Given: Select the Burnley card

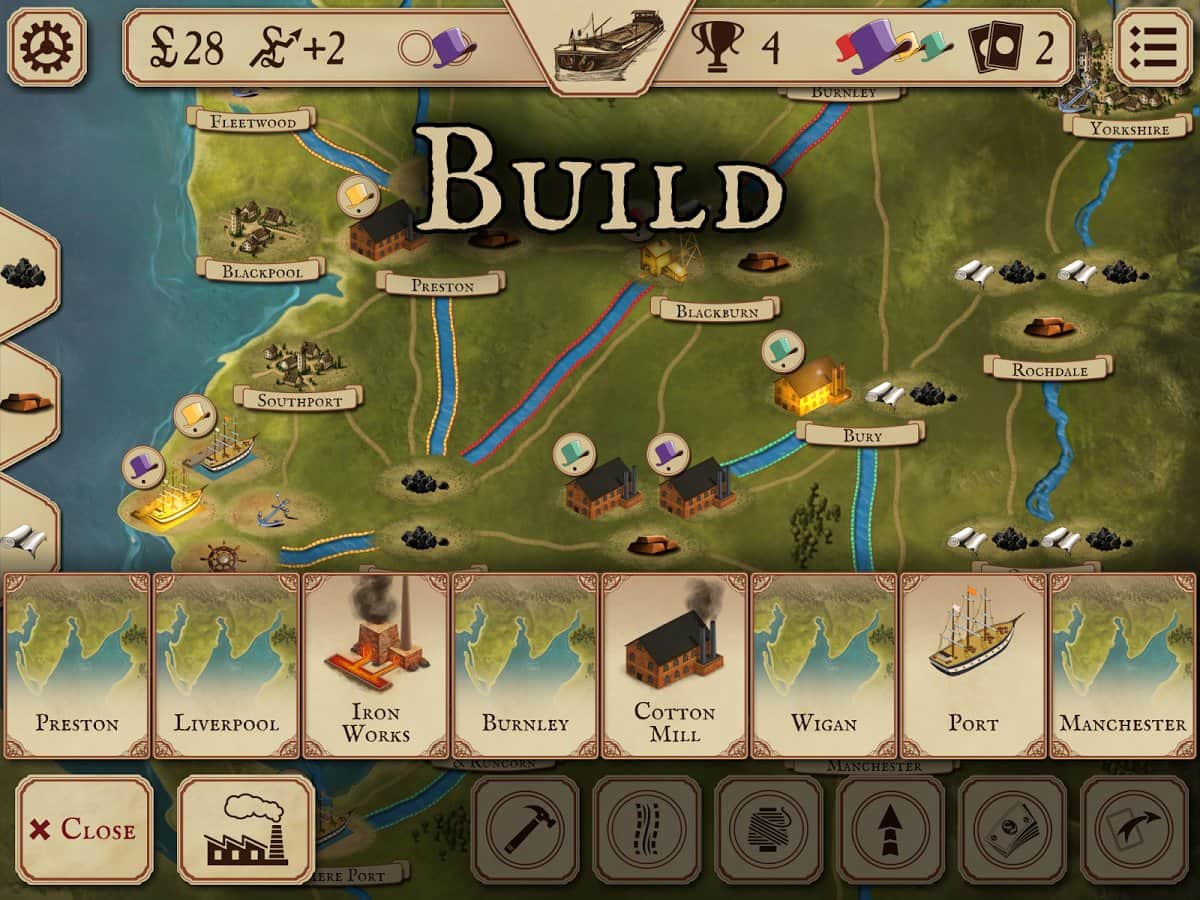Looking at the screenshot, I should pyautogui.click(x=525, y=665).
